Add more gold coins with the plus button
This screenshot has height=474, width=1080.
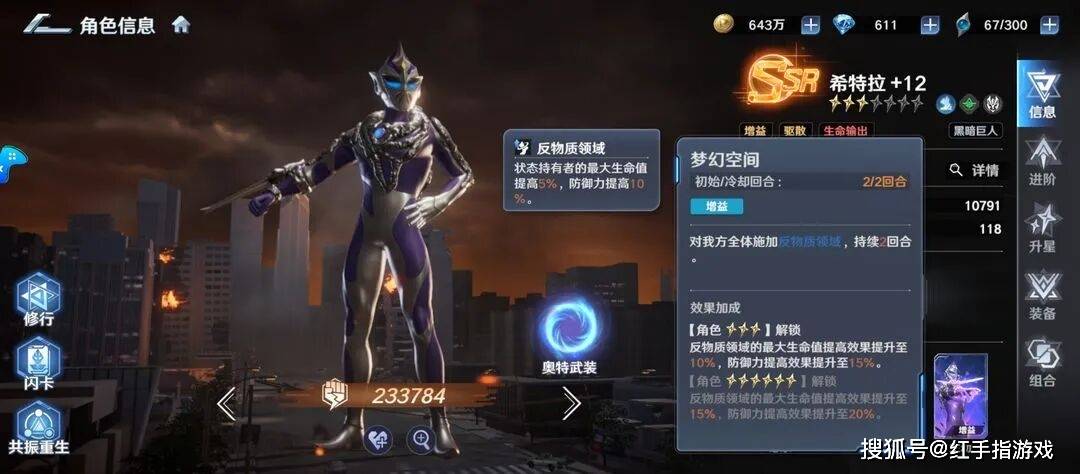click(810, 25)
